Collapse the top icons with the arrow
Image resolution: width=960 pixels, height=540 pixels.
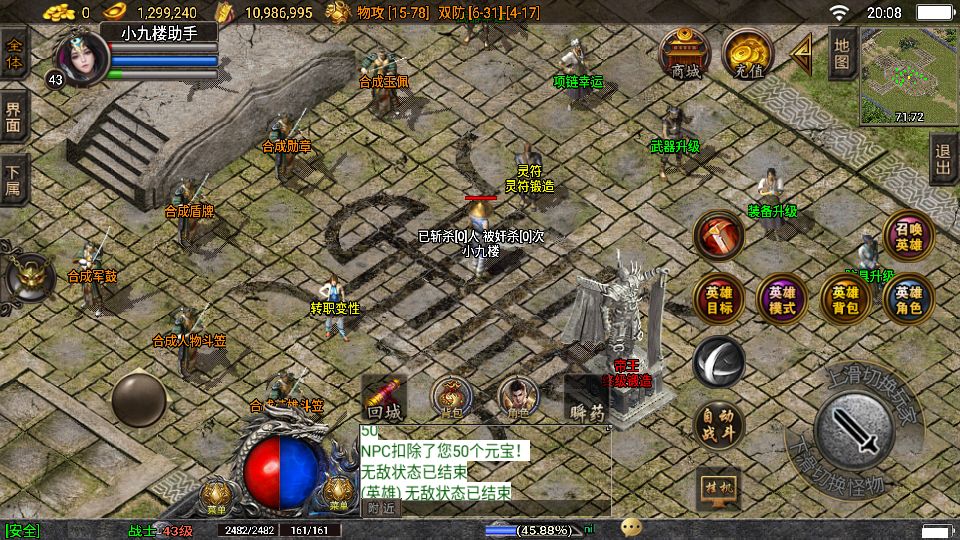coord(801,54)
